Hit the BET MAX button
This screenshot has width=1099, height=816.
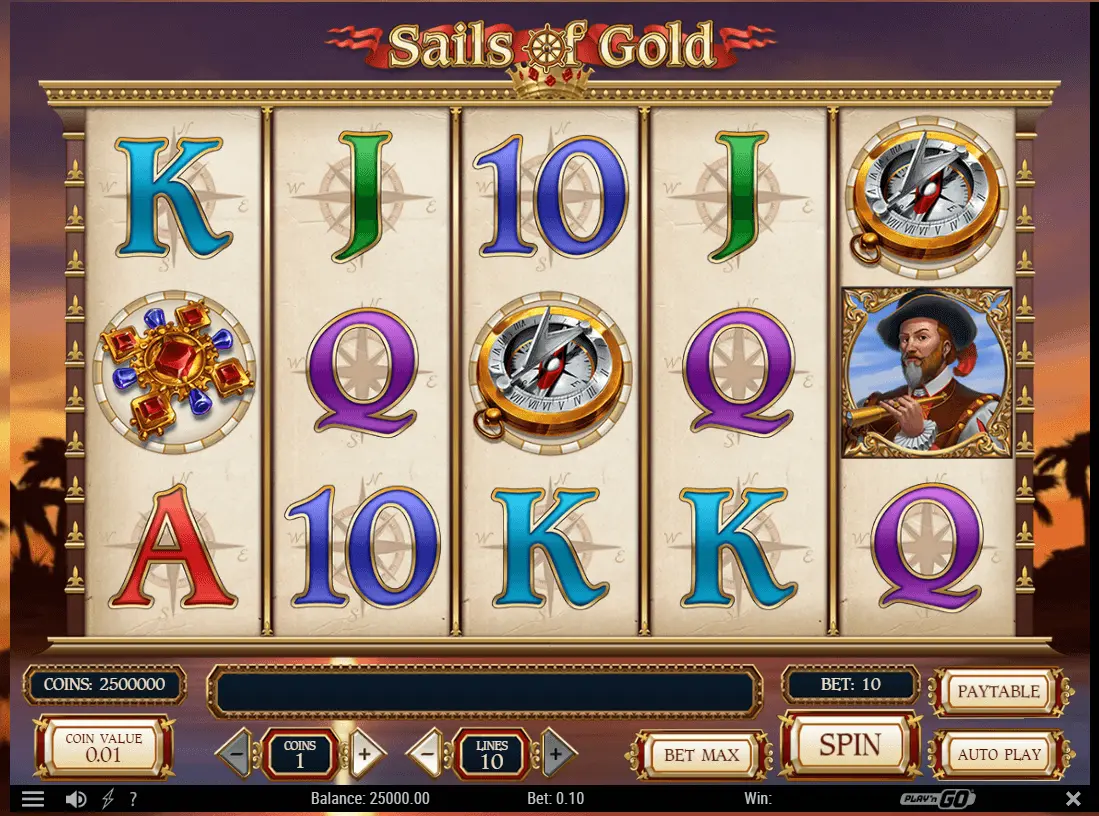tap(701, 755)
